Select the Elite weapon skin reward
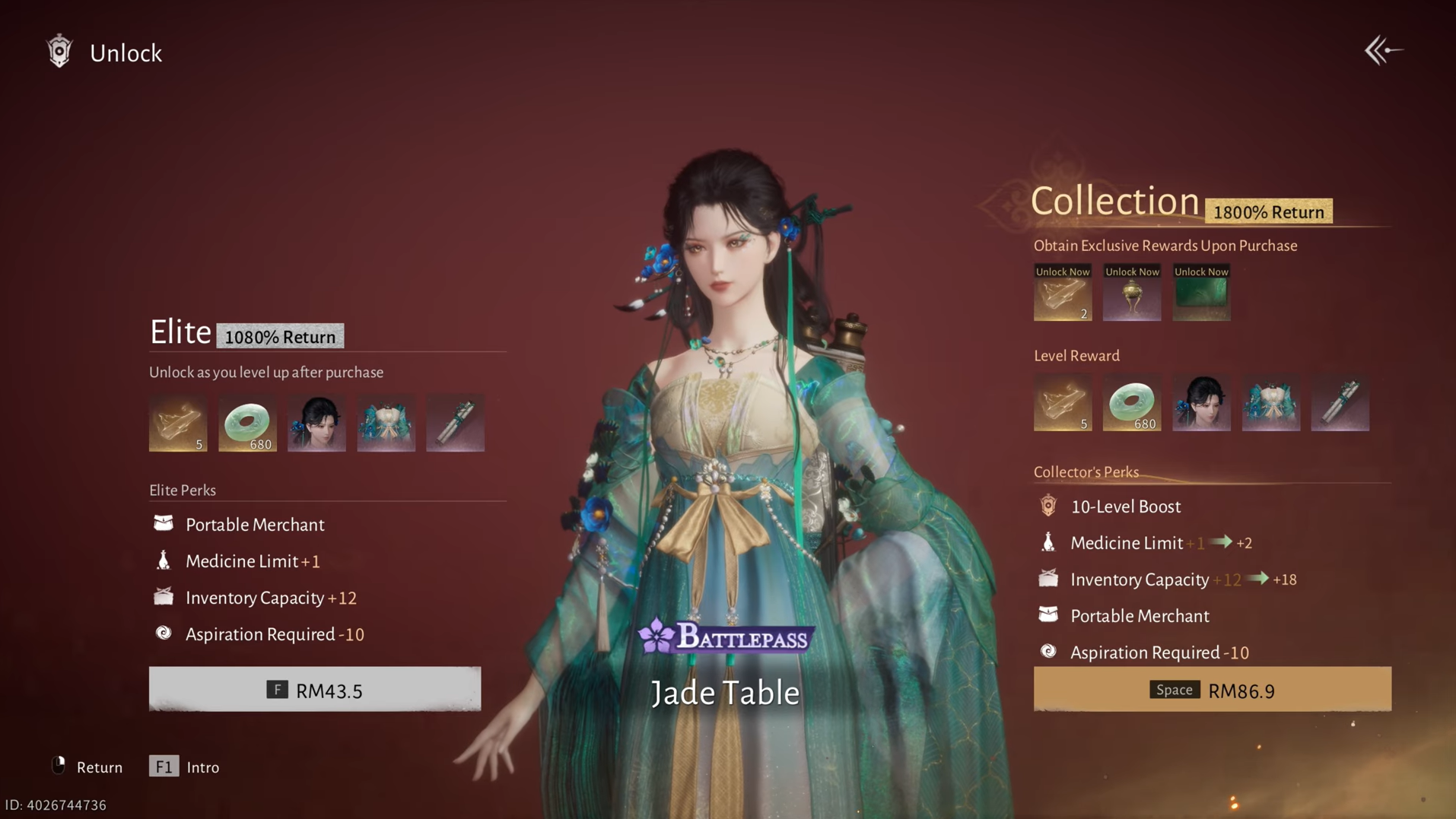This screenshot has height=819, width=1456. coord(456,423)
